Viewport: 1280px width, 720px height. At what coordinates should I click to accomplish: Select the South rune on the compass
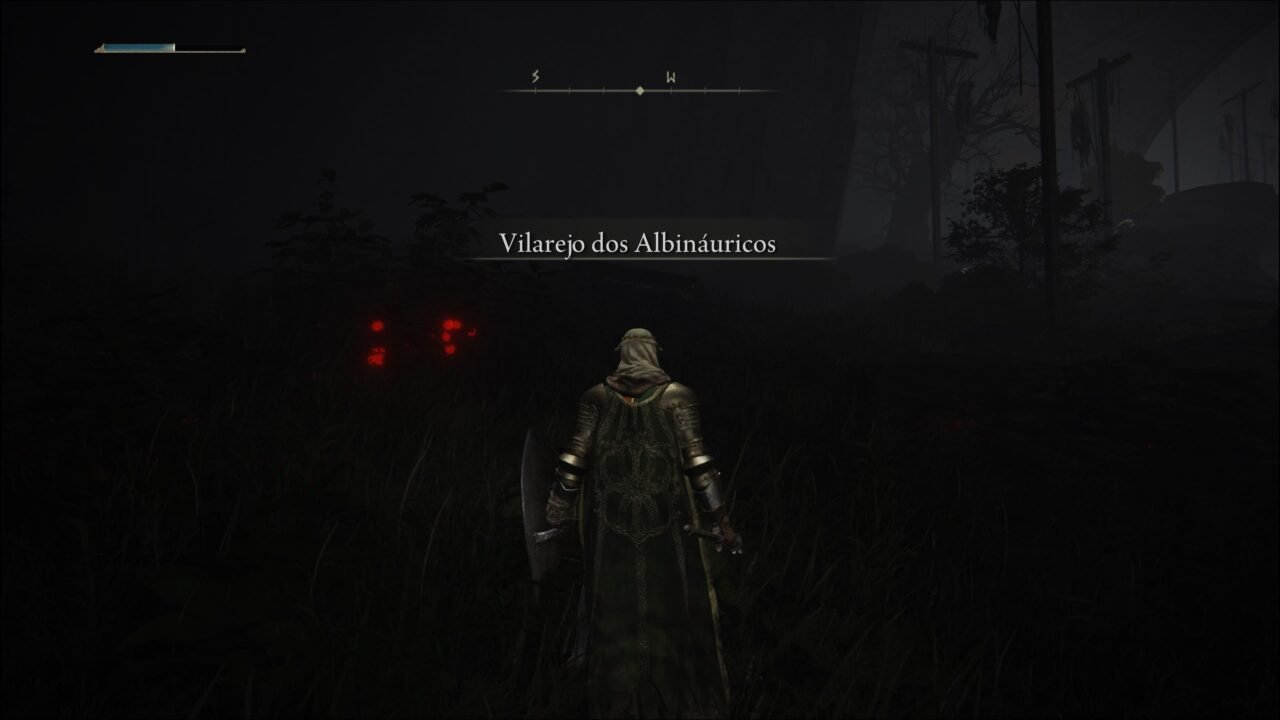535,76
